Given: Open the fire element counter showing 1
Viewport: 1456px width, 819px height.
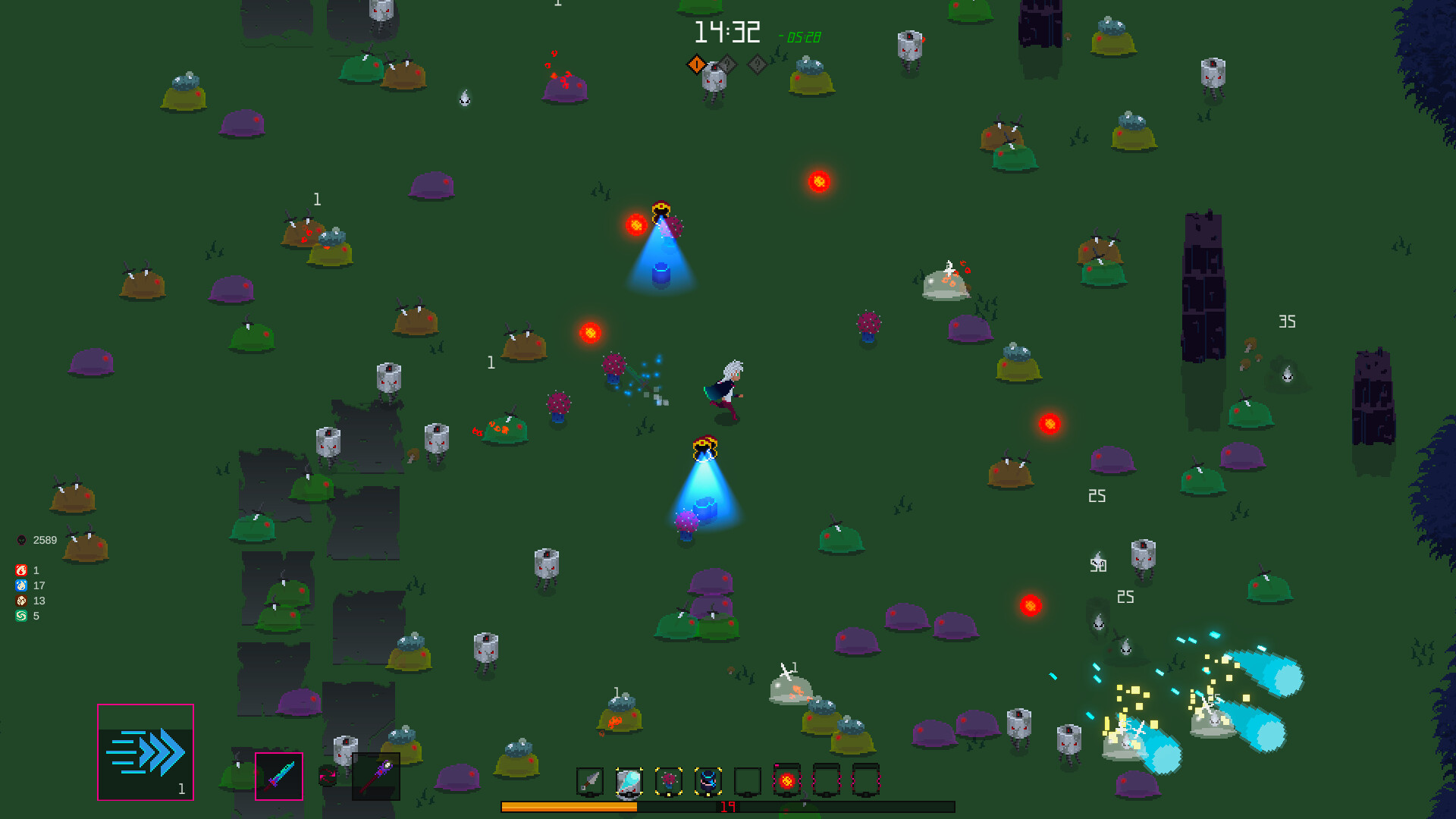Looking at the screenshot, I should (21, 571).
